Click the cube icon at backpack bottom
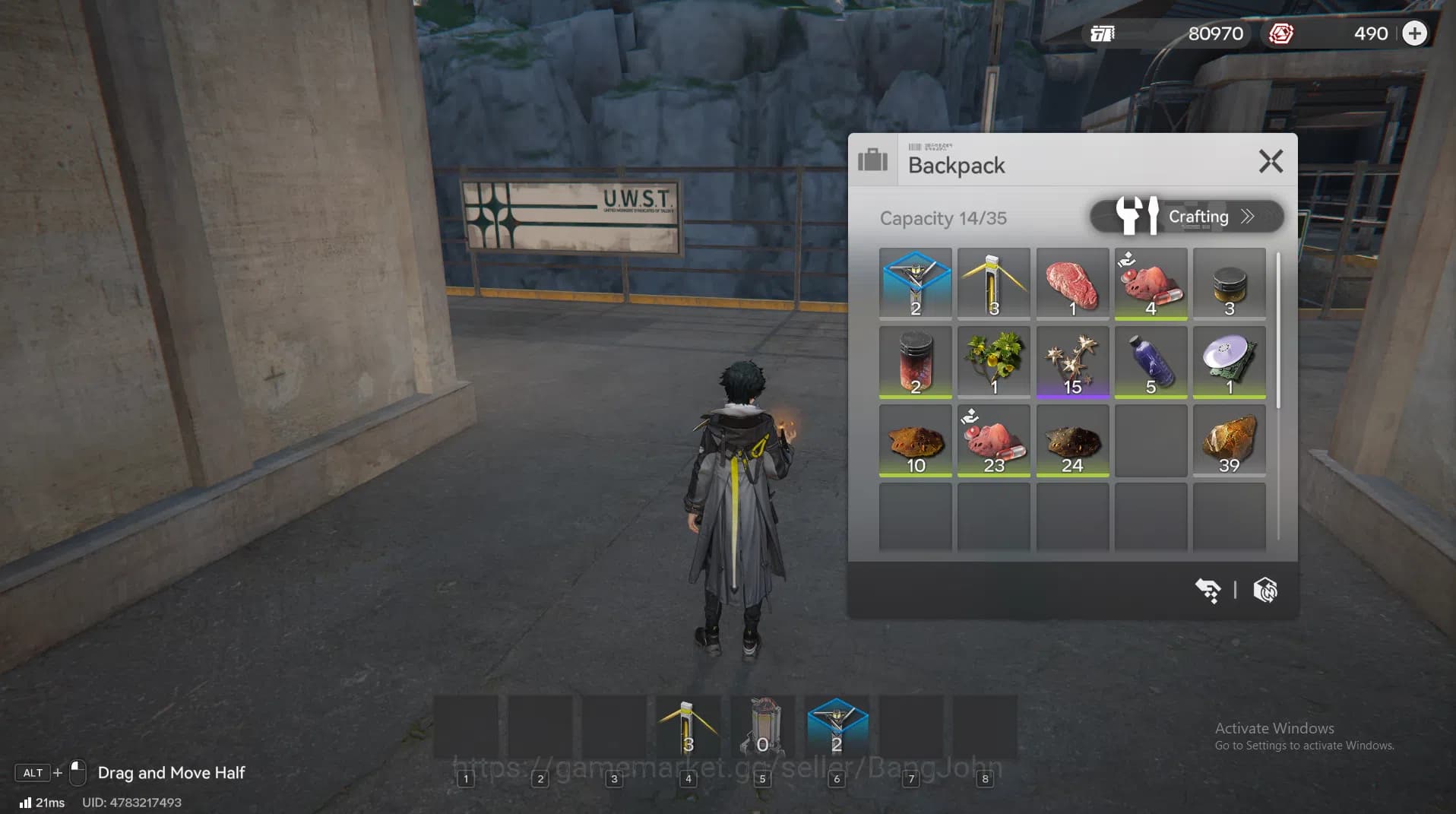This screenshot has height=814, width=1456. [x=1265, y=590]
